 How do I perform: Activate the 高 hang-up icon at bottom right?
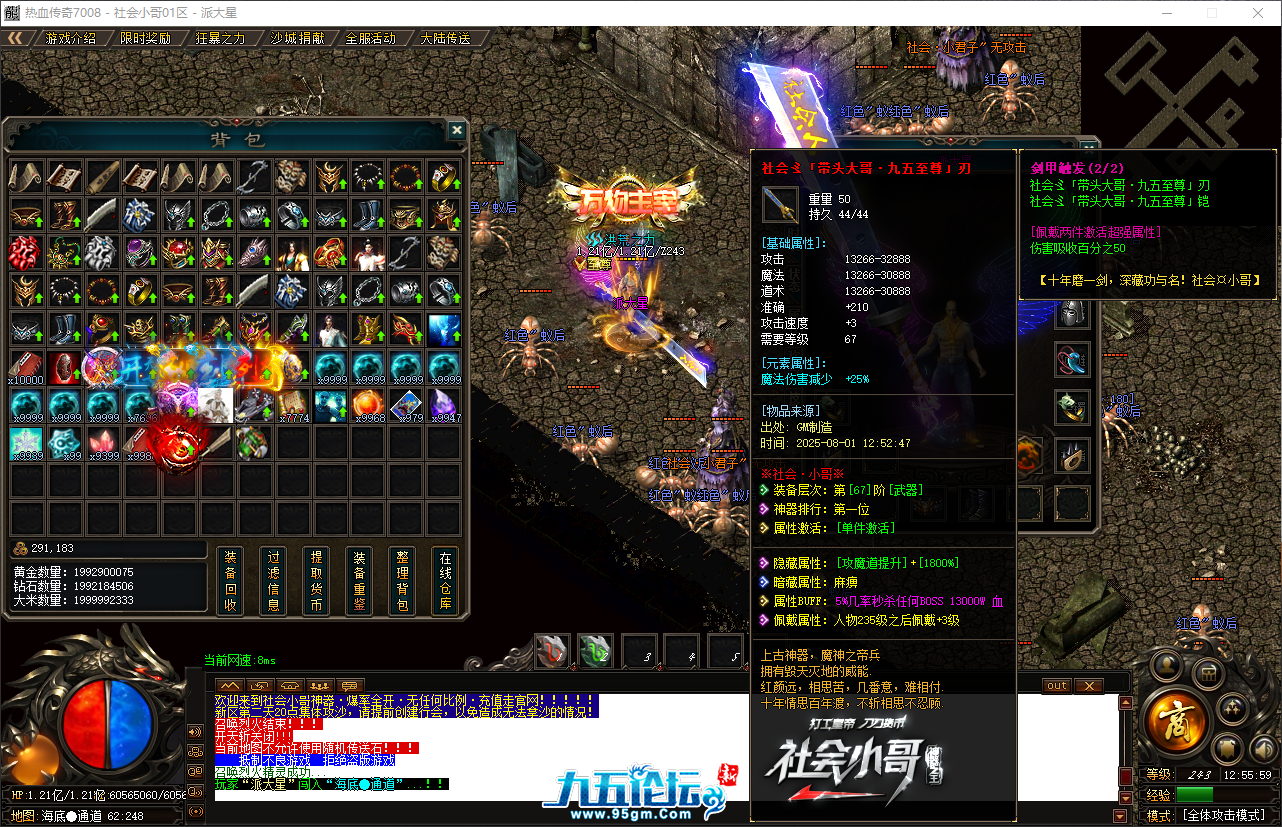1178,720
